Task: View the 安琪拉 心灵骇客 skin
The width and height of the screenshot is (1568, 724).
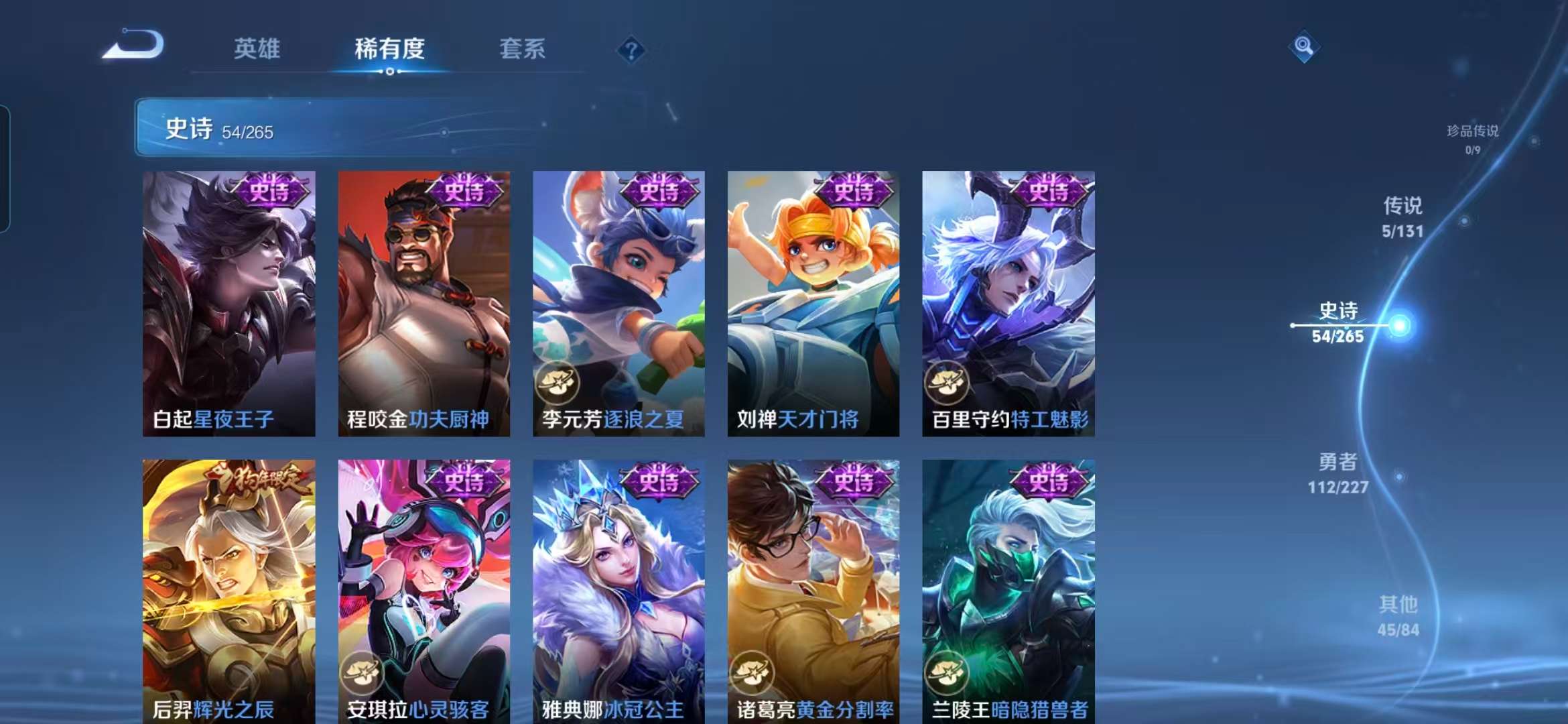Action: click(423, 591)
